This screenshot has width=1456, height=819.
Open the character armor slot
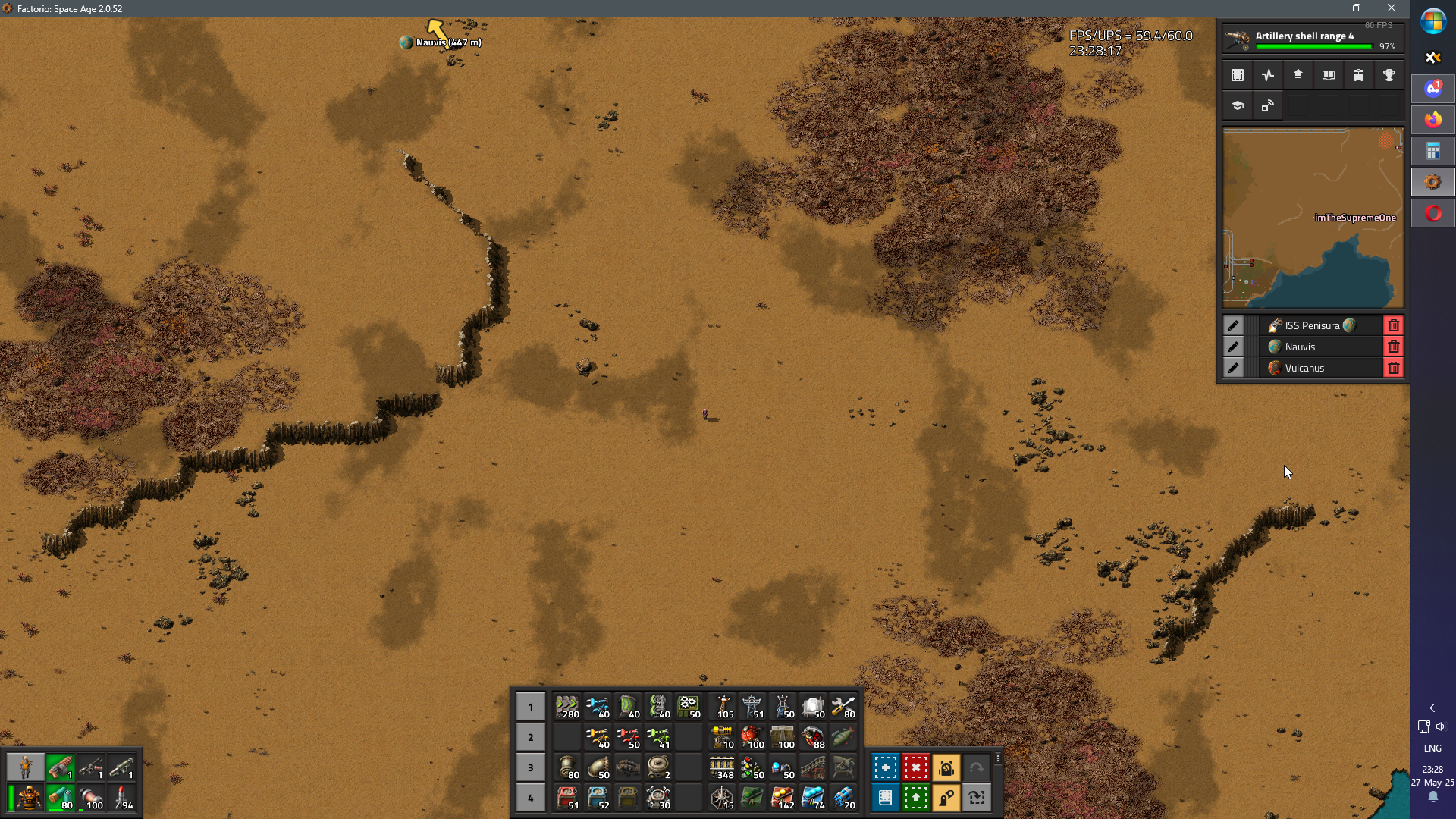click(x=29, y=798)
